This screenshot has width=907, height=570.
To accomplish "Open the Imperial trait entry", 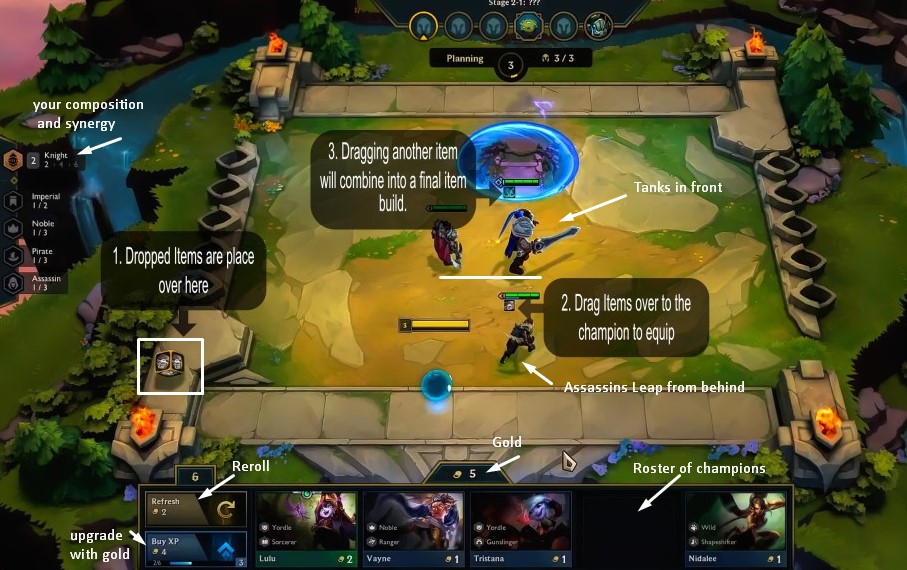I will pyautogui.click(x=36, y=201).
